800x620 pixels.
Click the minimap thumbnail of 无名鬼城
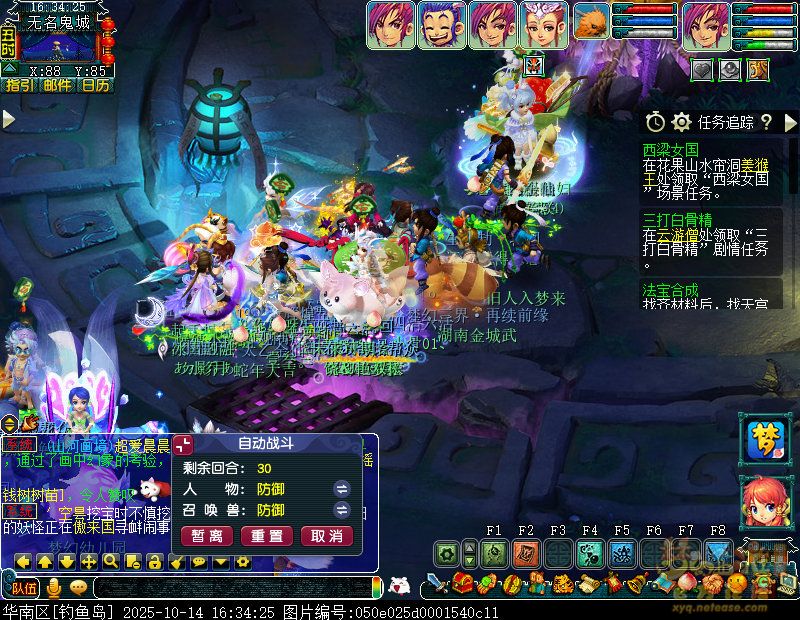click(x=58, y=45)
